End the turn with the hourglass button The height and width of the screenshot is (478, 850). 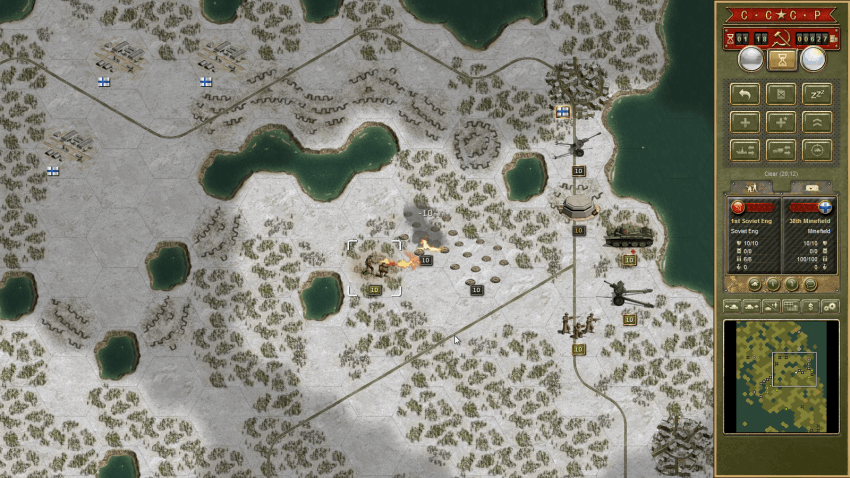pos(781,60)
